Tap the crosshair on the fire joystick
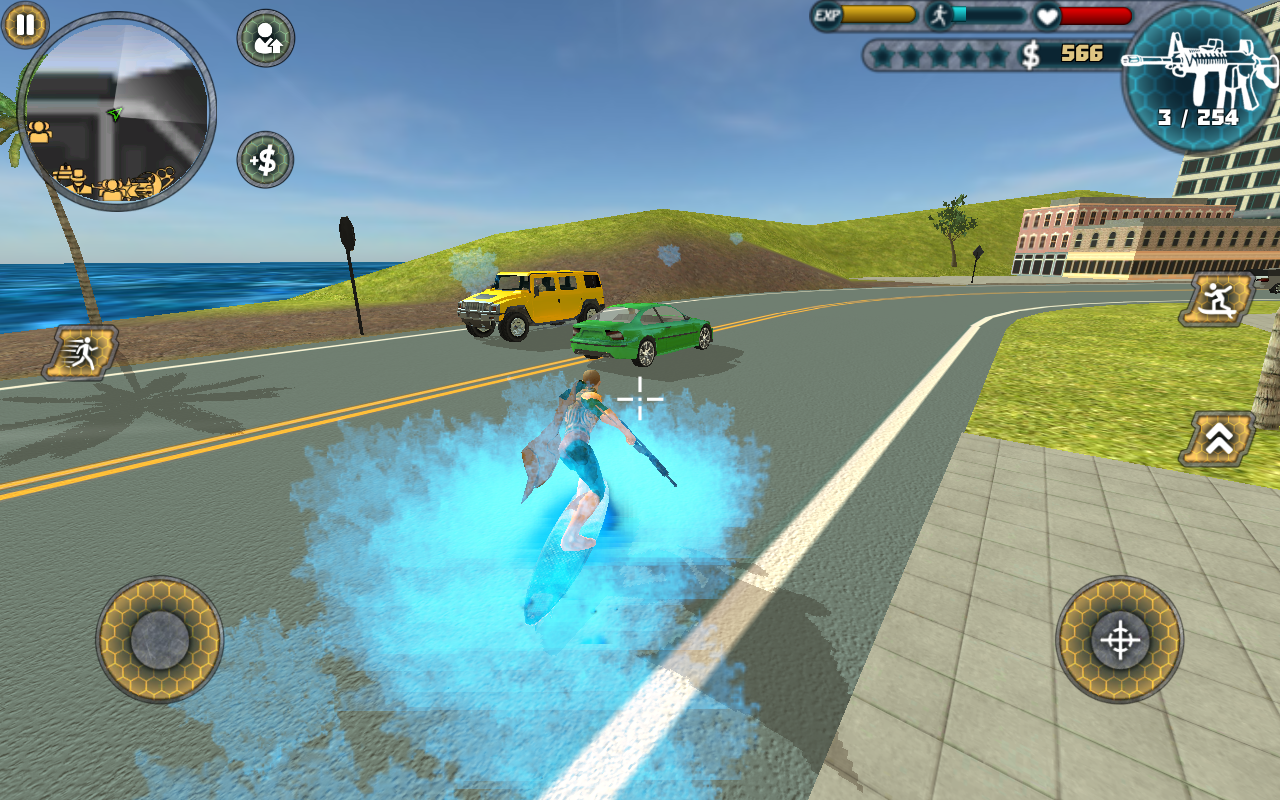Viewport: 1280px width, 800px height. pyautogui.click(x=1120, y=641)
